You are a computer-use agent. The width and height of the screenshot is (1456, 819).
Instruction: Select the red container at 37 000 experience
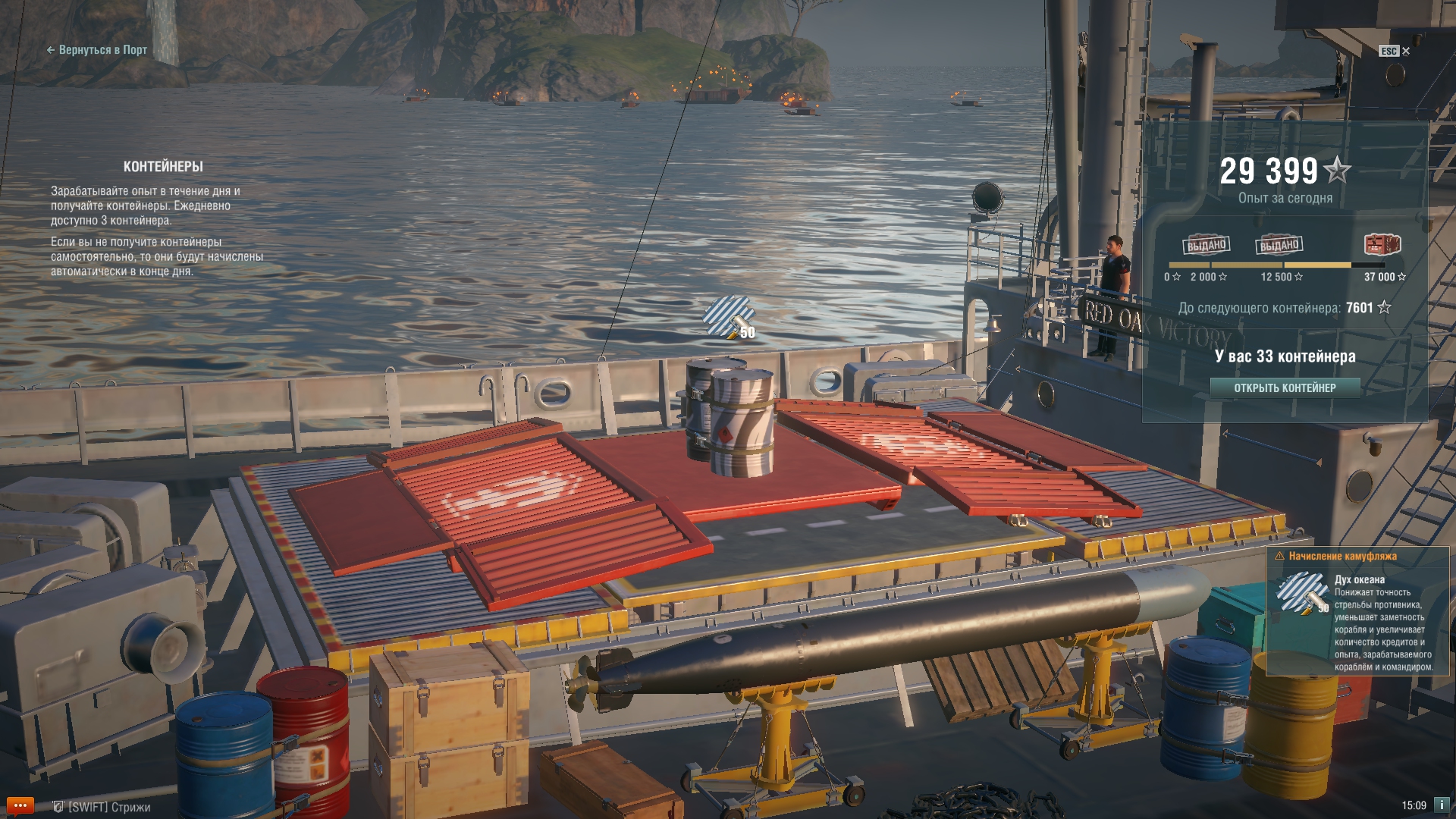1382,244
